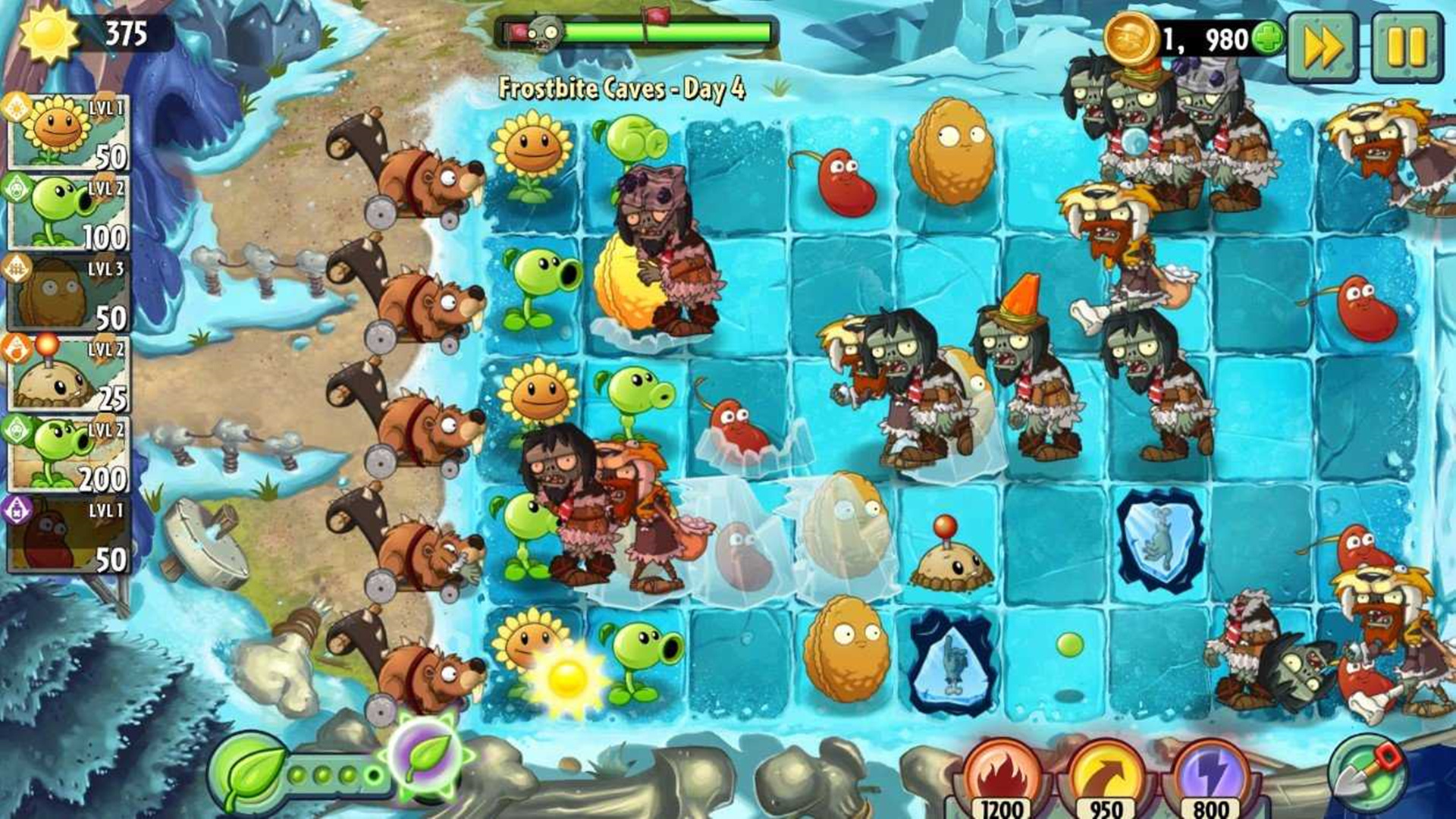
Task: Choose the Wall-nut seed packet
Action: (68, 294)
